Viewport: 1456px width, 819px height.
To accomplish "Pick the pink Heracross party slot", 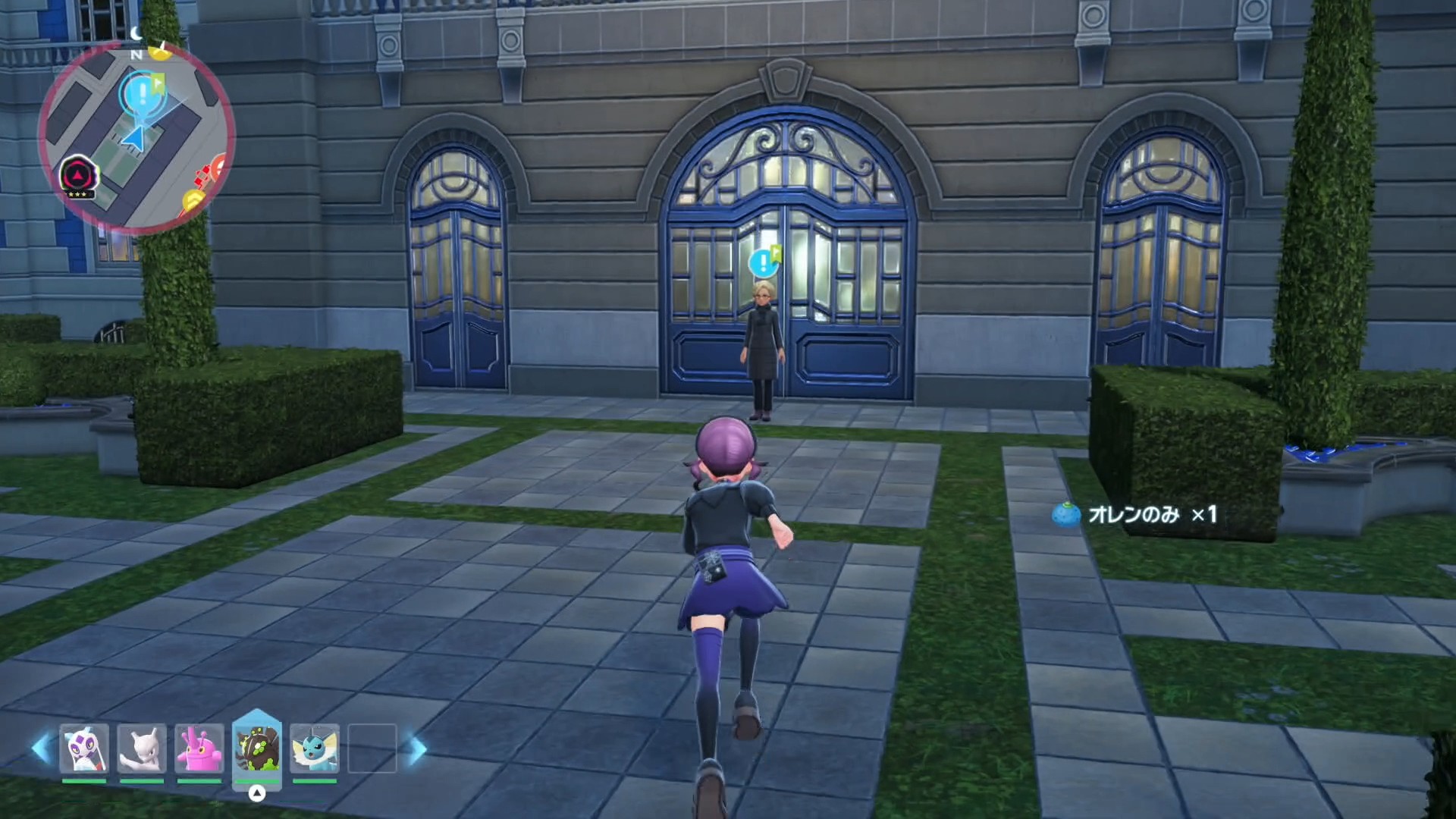I will pos(199,748).
